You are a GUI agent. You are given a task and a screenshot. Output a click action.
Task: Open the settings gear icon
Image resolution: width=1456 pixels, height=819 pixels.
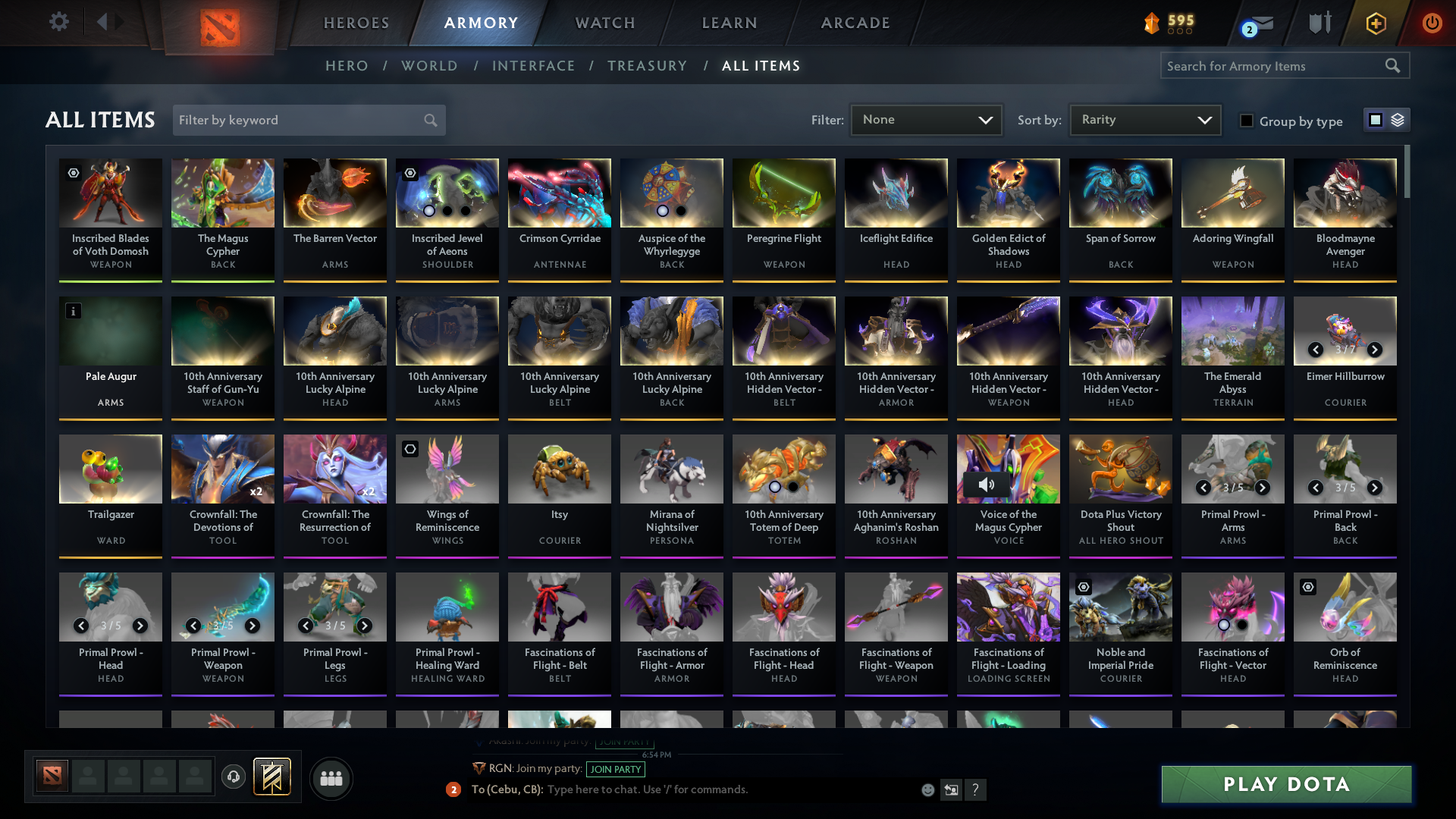pos(58,22)
